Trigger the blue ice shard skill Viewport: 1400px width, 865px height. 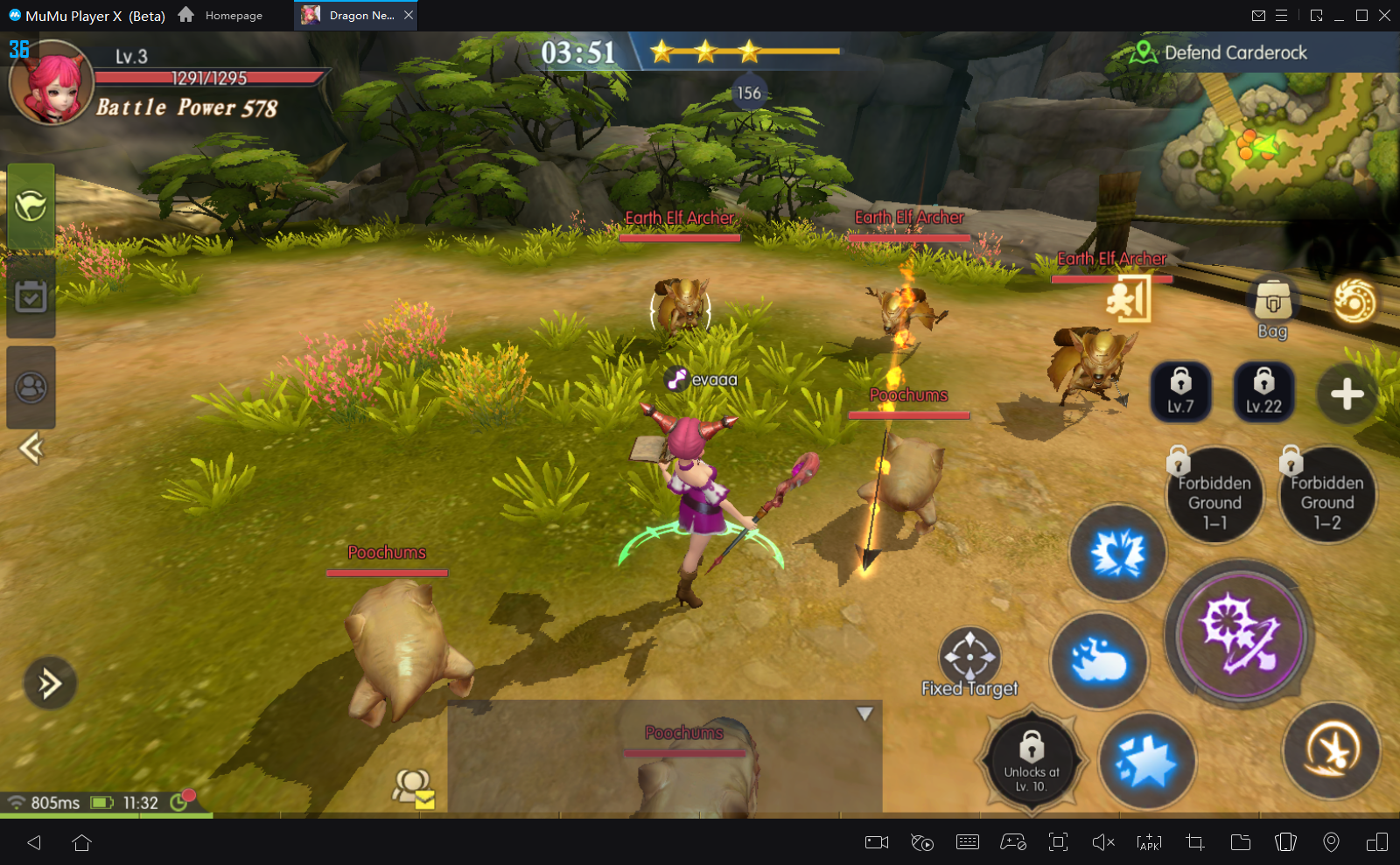tap(1146, 761)
